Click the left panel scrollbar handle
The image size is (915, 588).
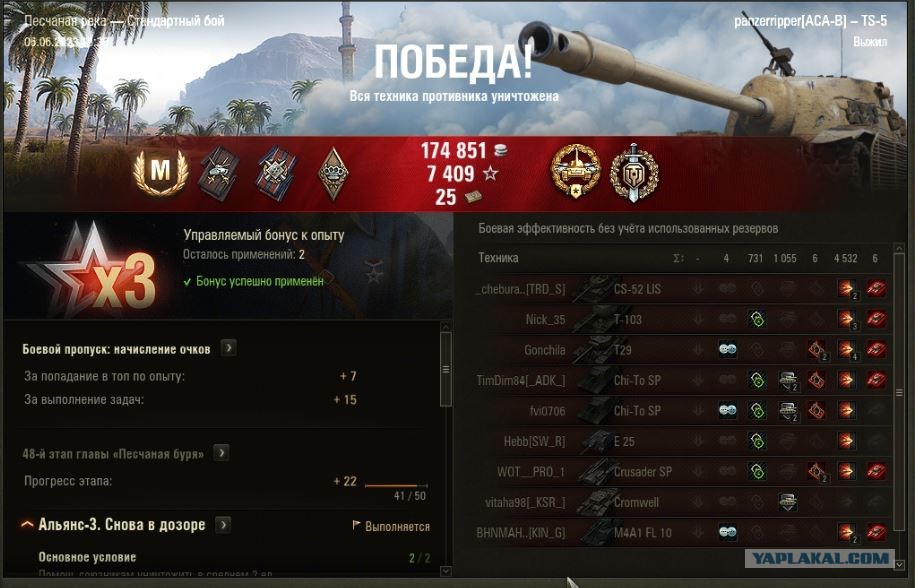446,368
